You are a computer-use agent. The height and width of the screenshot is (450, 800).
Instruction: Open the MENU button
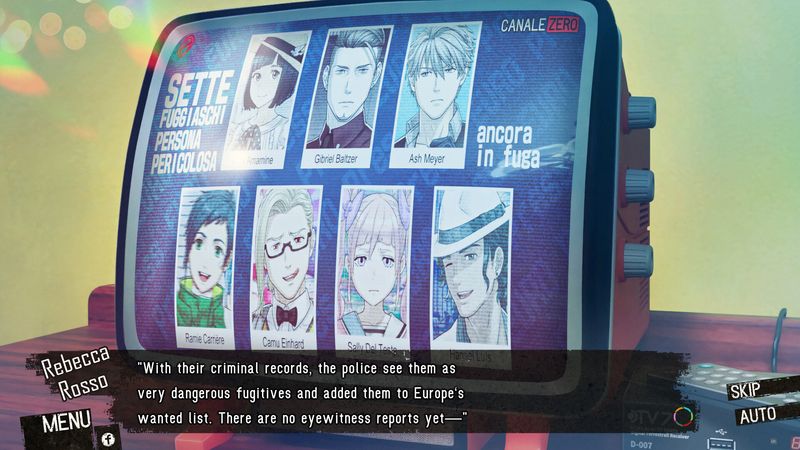point(66,421)
